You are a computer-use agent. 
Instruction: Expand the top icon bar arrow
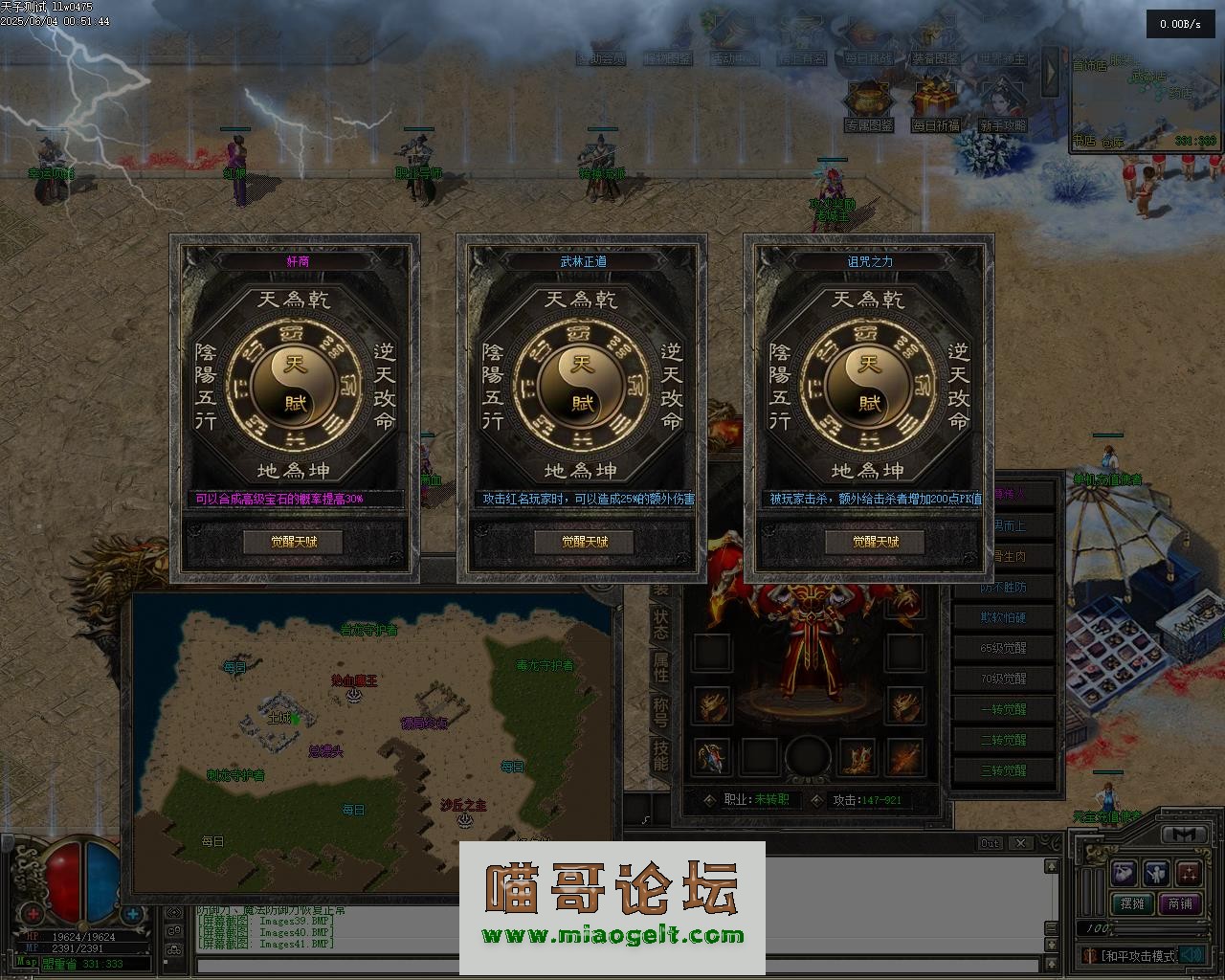[1051, 71]
